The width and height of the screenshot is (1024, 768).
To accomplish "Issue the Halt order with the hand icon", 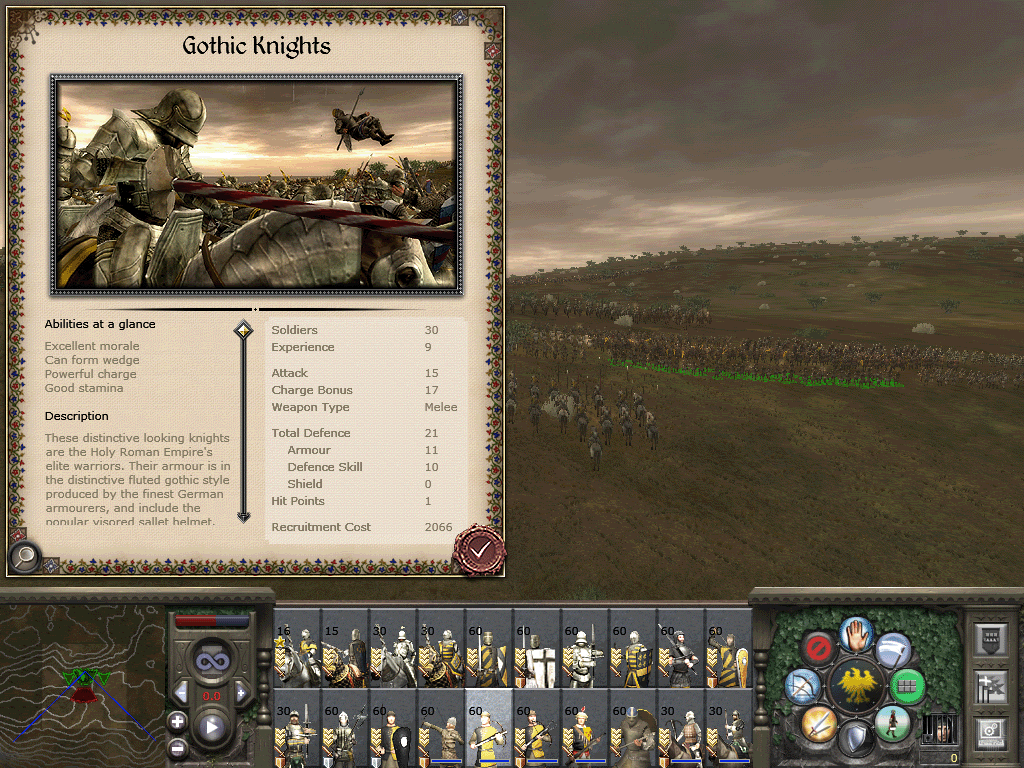I will 855,633.
